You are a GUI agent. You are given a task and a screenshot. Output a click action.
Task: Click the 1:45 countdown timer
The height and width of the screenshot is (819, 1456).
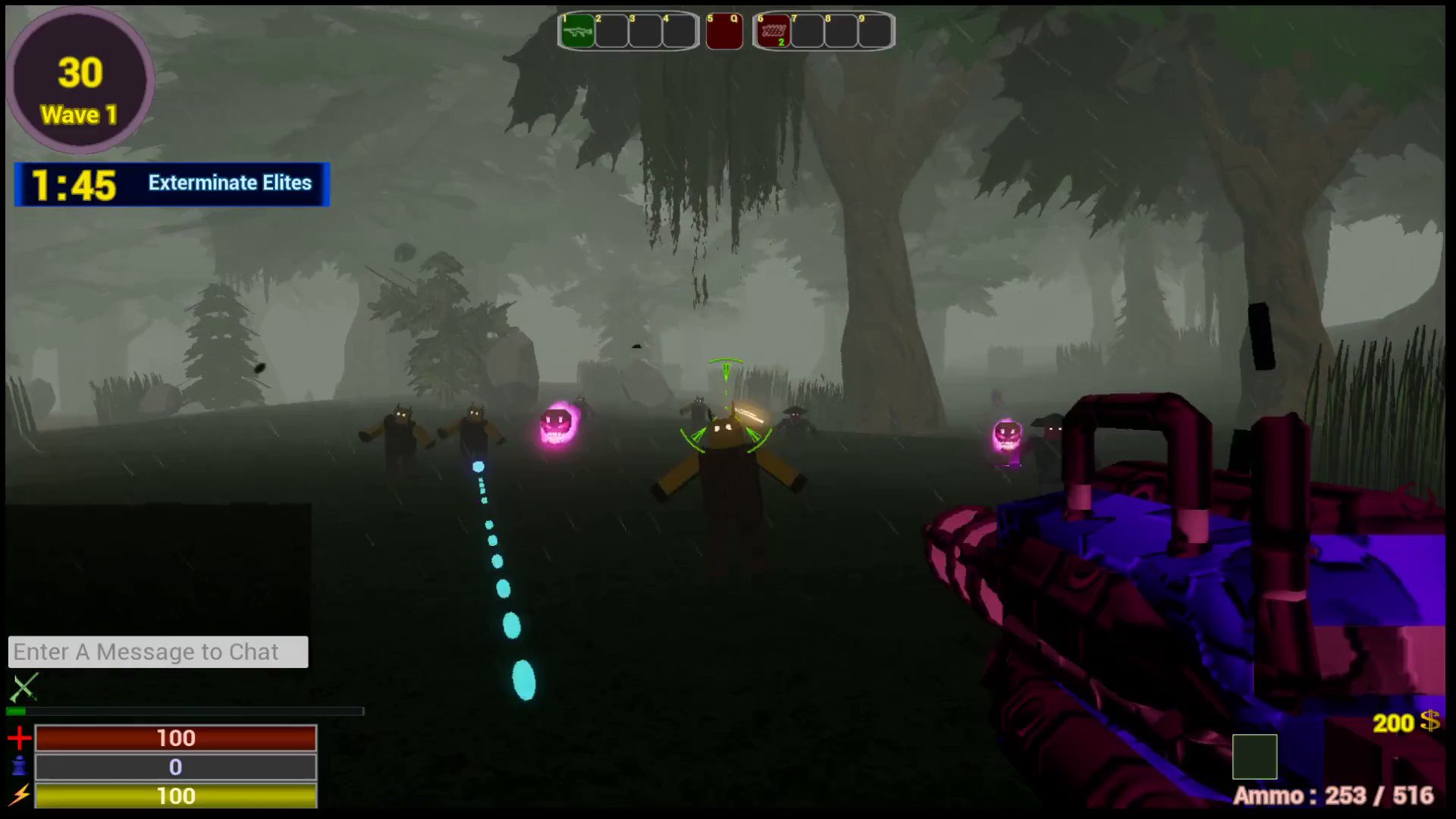coord(72,183)
